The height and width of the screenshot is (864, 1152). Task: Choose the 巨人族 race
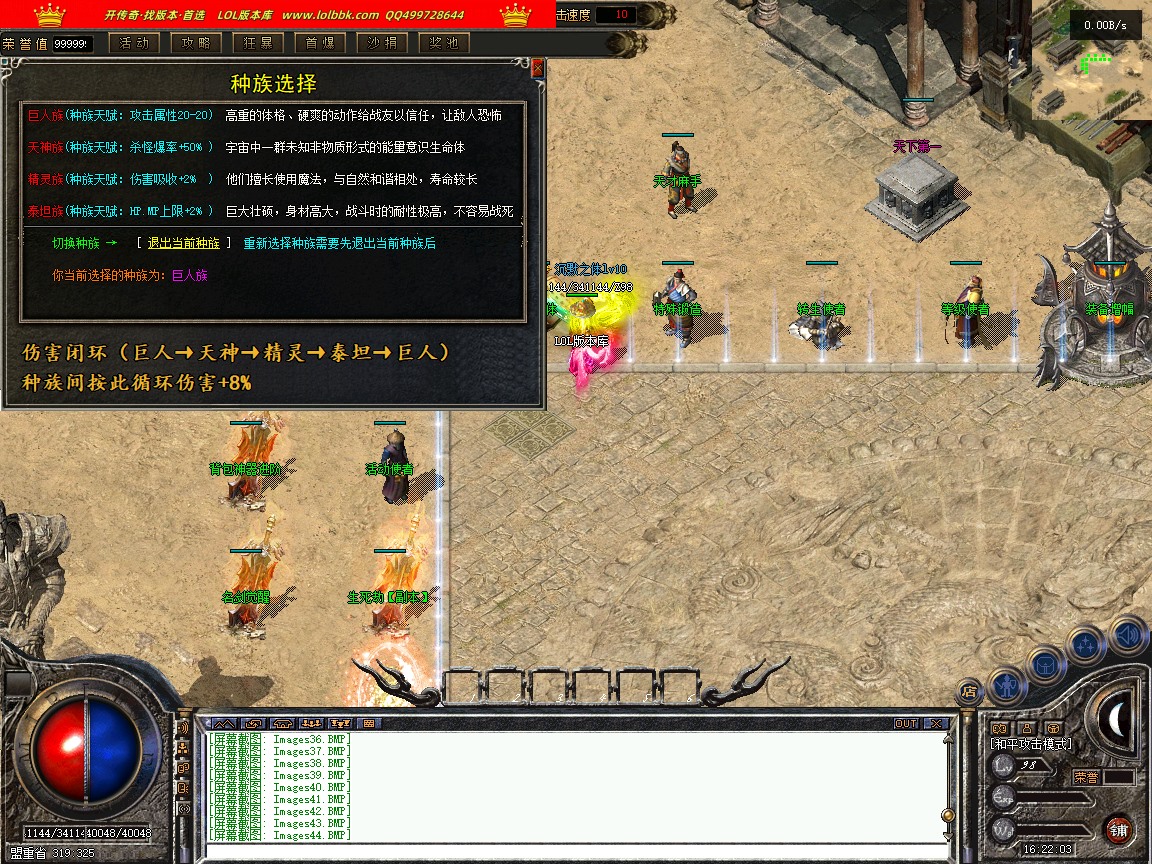[45, 115]
